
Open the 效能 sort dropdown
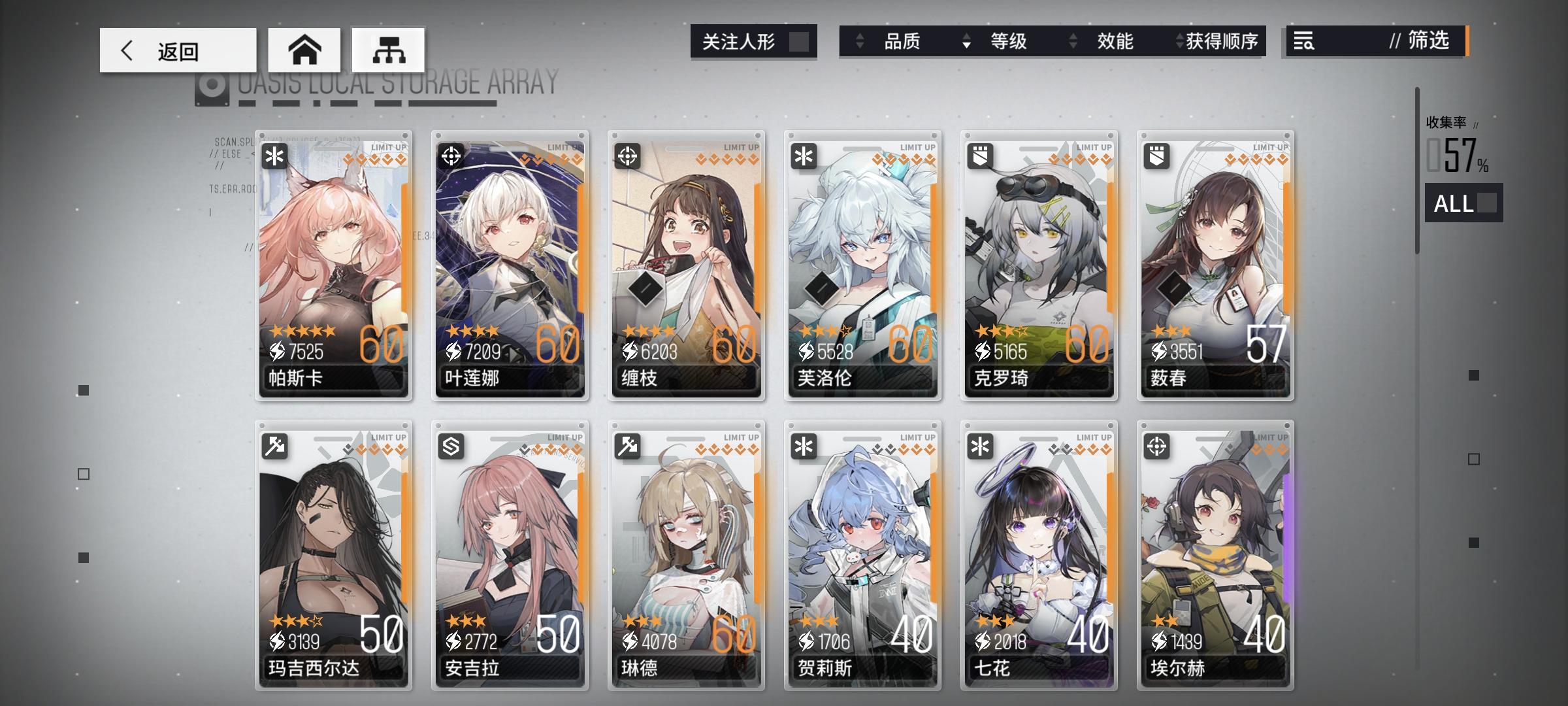(x=1115, y=42)
